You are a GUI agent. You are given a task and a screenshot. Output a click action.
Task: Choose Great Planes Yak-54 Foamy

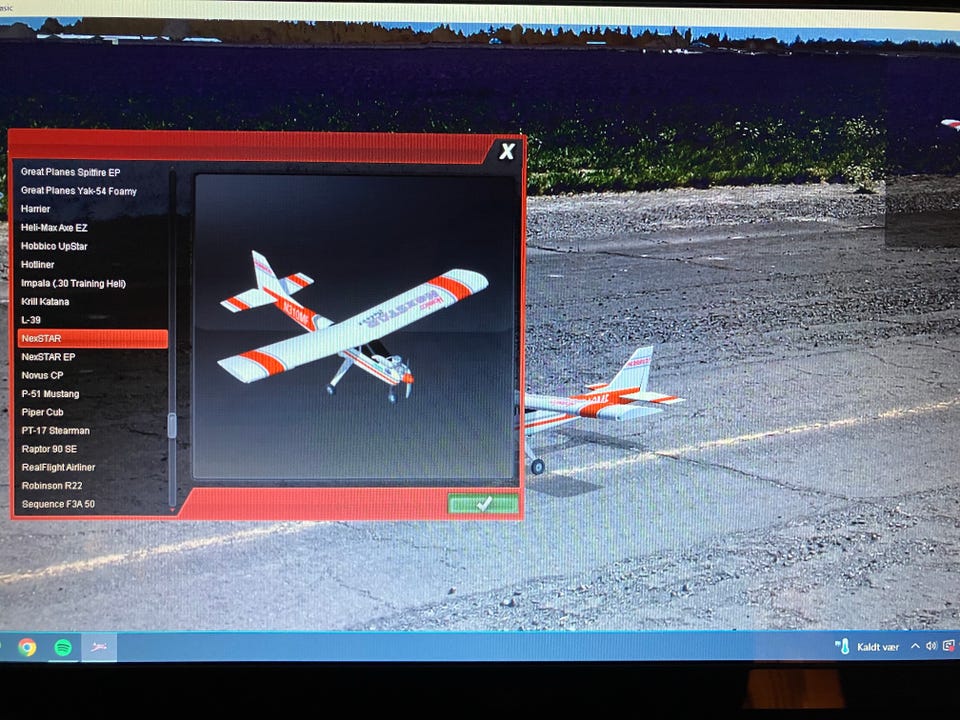(78, 191)
